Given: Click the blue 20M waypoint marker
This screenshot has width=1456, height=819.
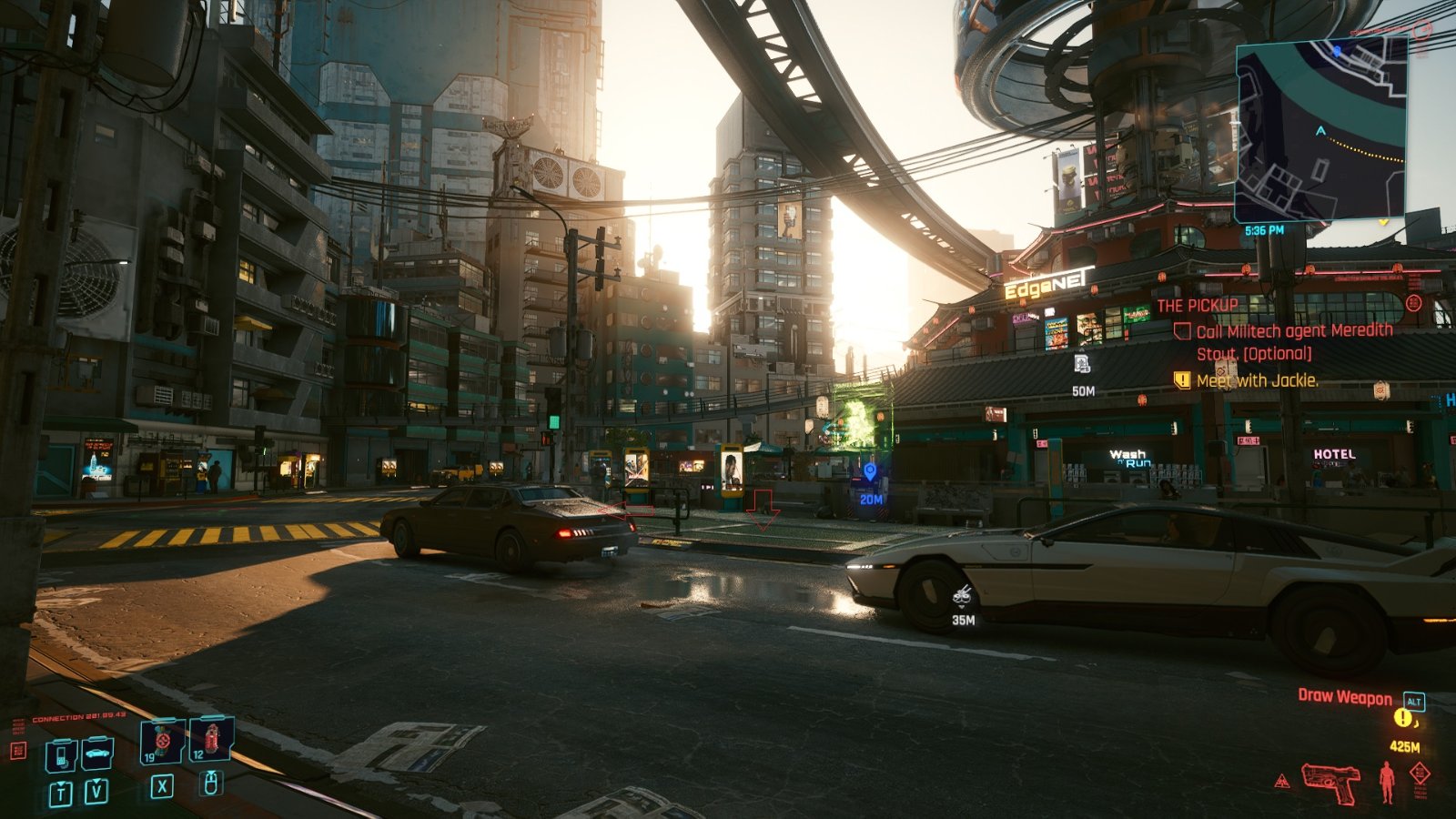Looking at the screenshot, I should tap(870, 472).
